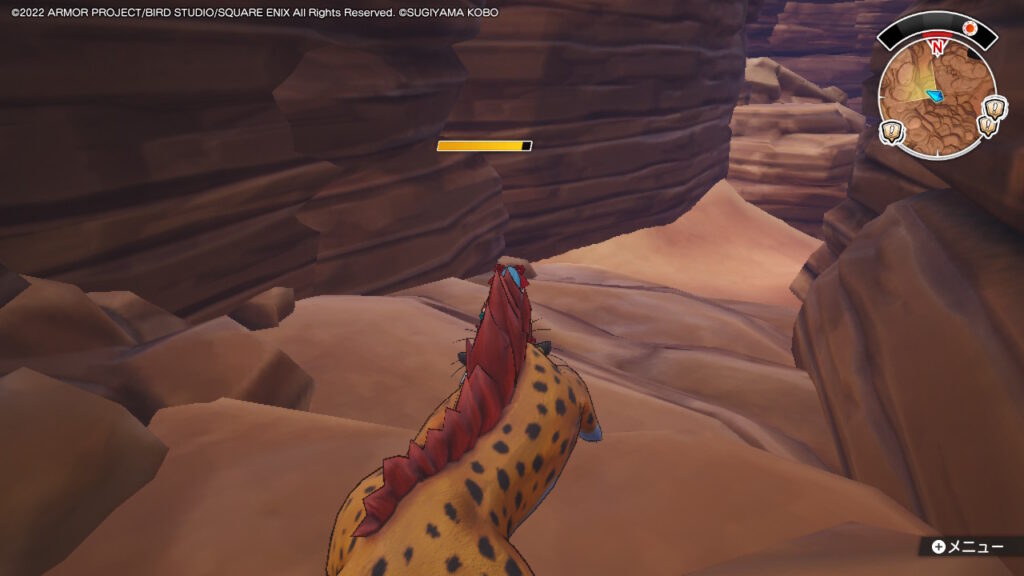Open the メニュー menu button
1024x576 pixels.
point(966,546)
